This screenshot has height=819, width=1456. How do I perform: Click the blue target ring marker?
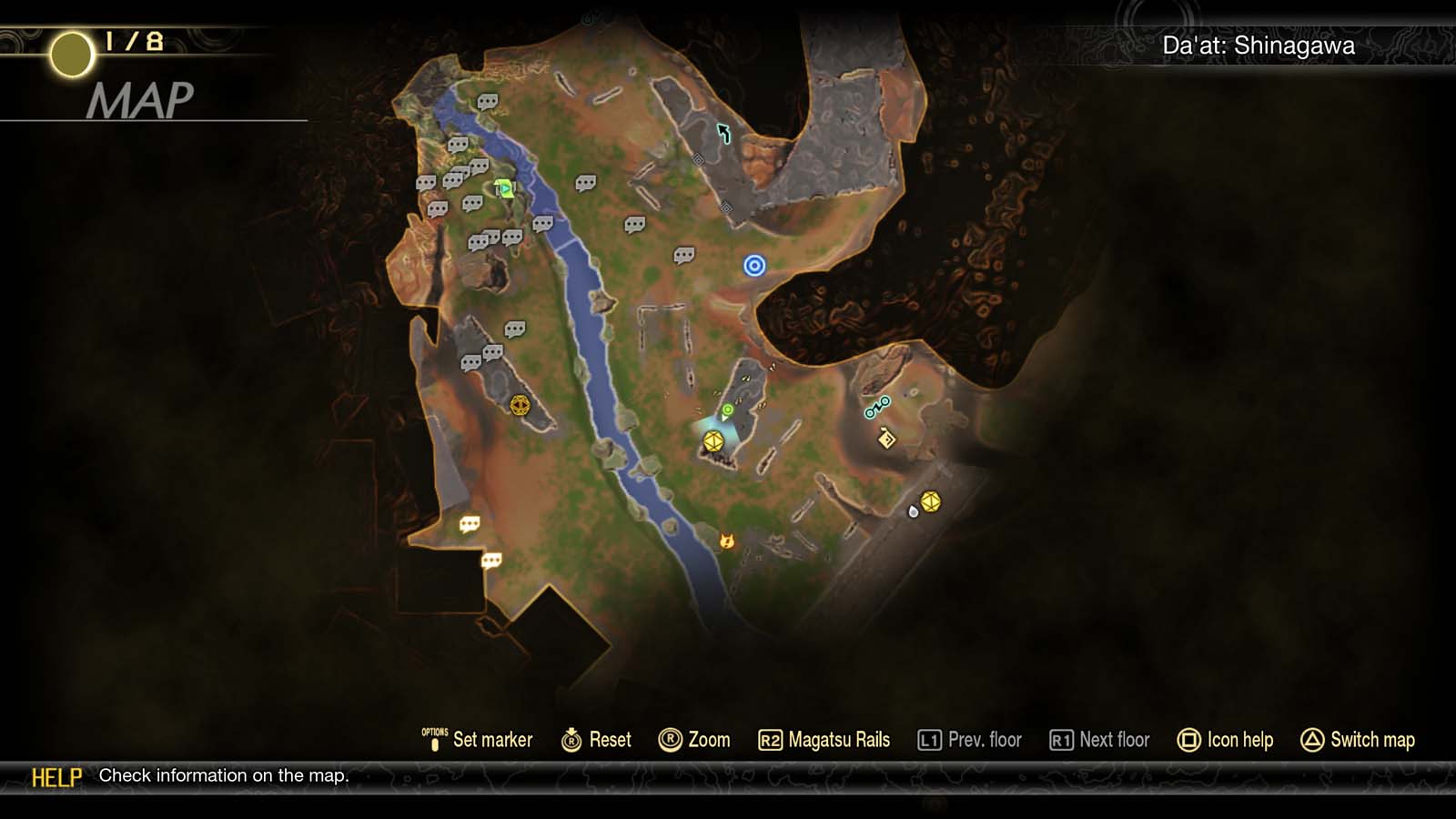[x=753, y=264]
